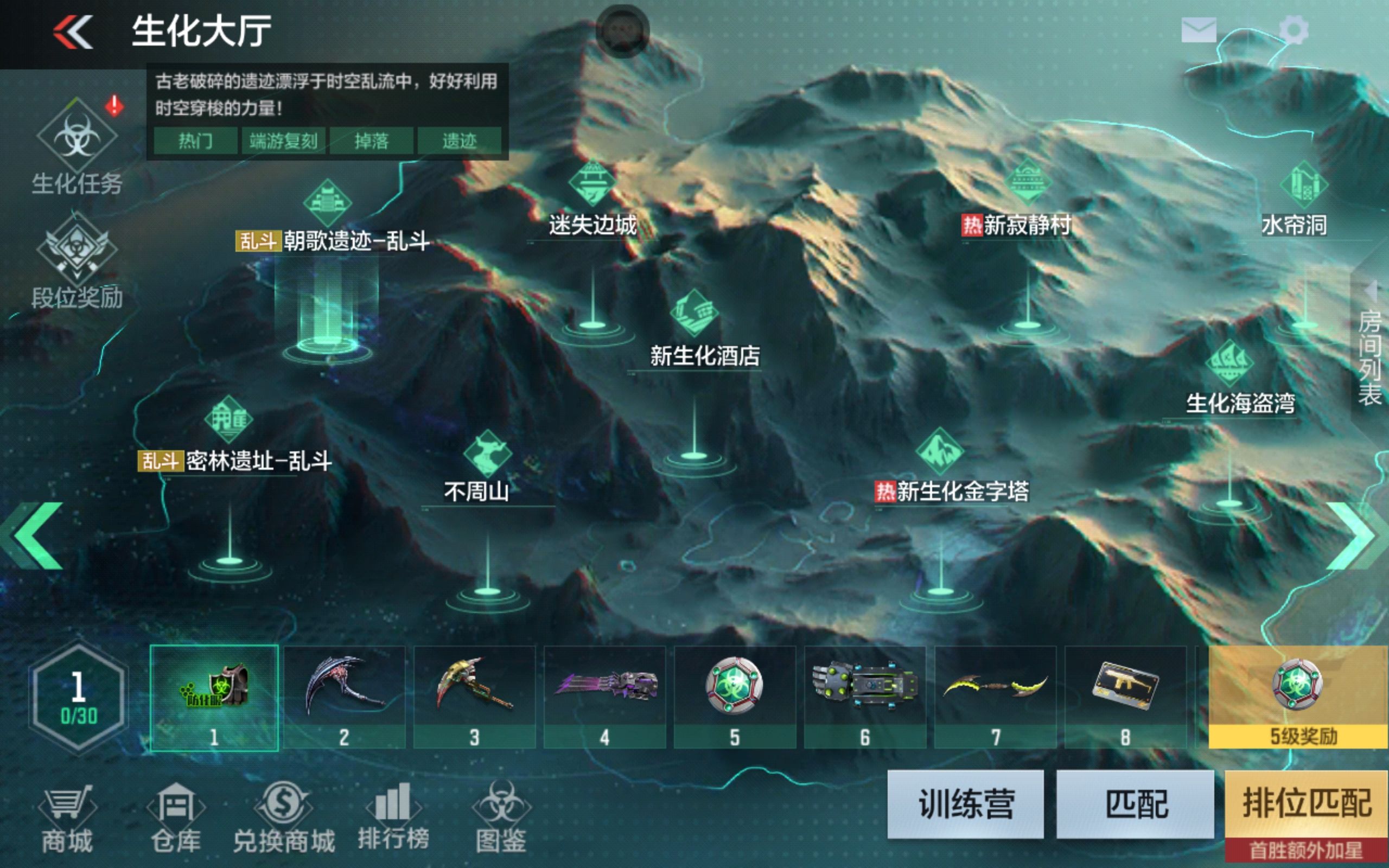Viewport: 1389px width, 868px height.
Task: Show next map page with right arrow
Action: point(1358,535)
